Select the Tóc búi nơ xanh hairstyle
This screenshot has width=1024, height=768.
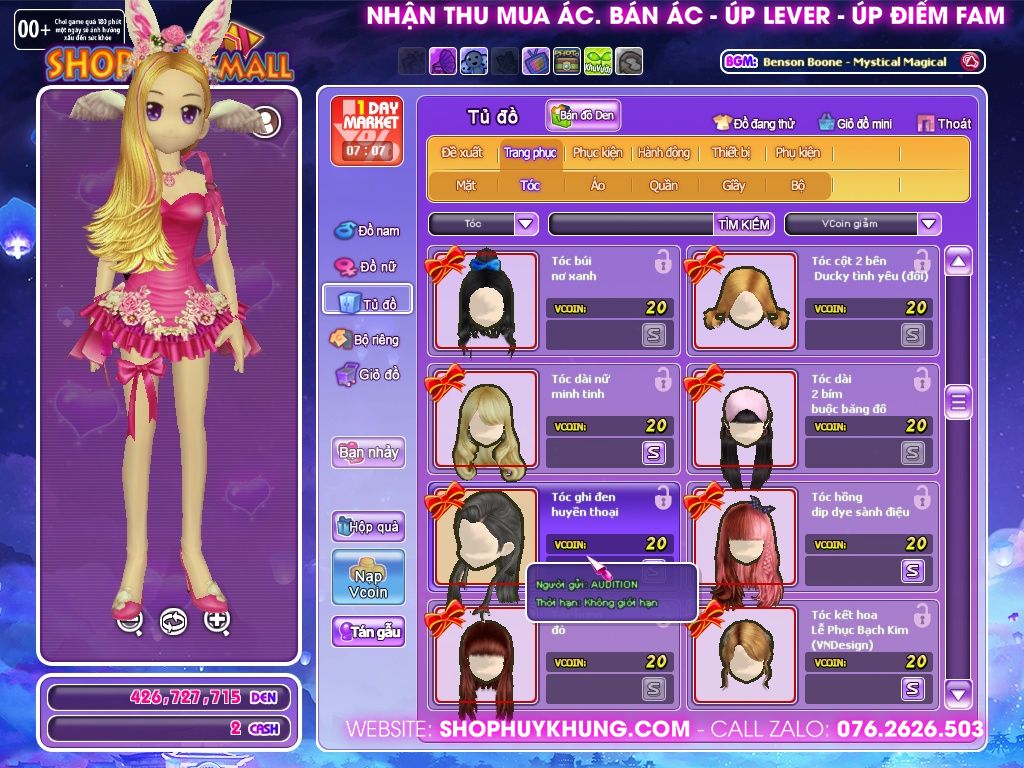tap(485, 300)
